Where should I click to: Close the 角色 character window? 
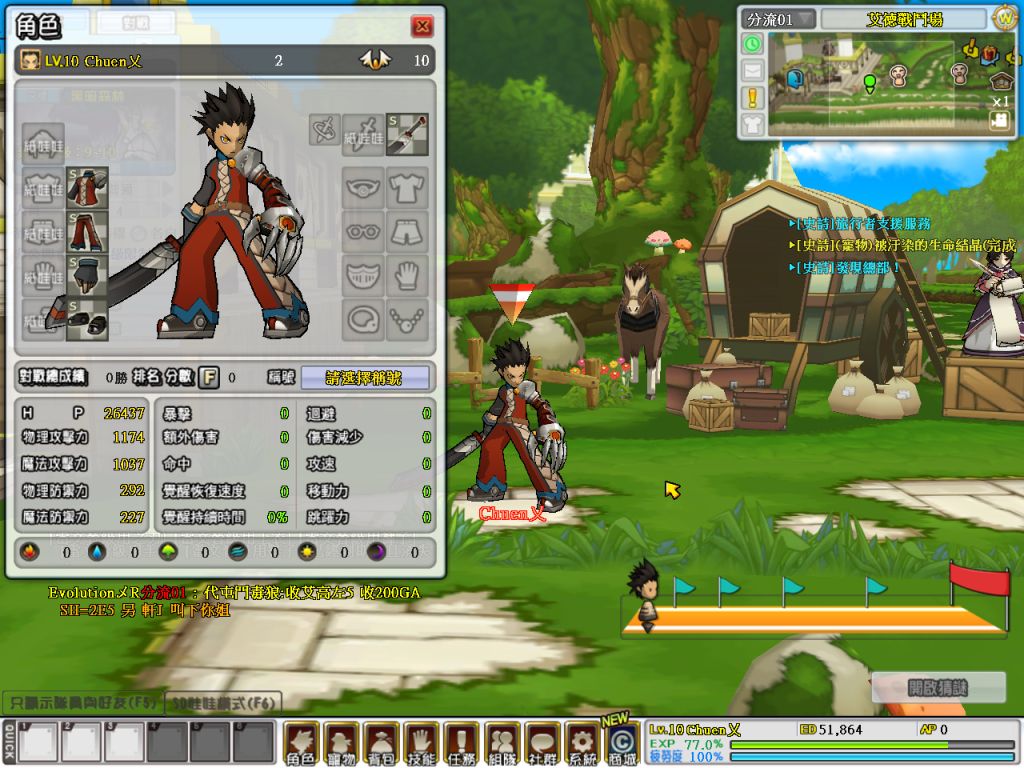[x=422, y=26]
